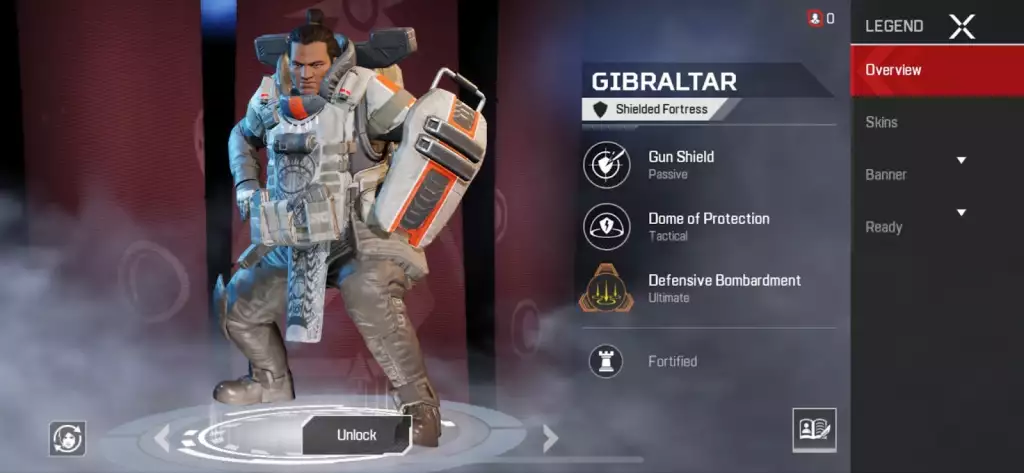Unlock the Gibraltar legend

coord(356,435)
